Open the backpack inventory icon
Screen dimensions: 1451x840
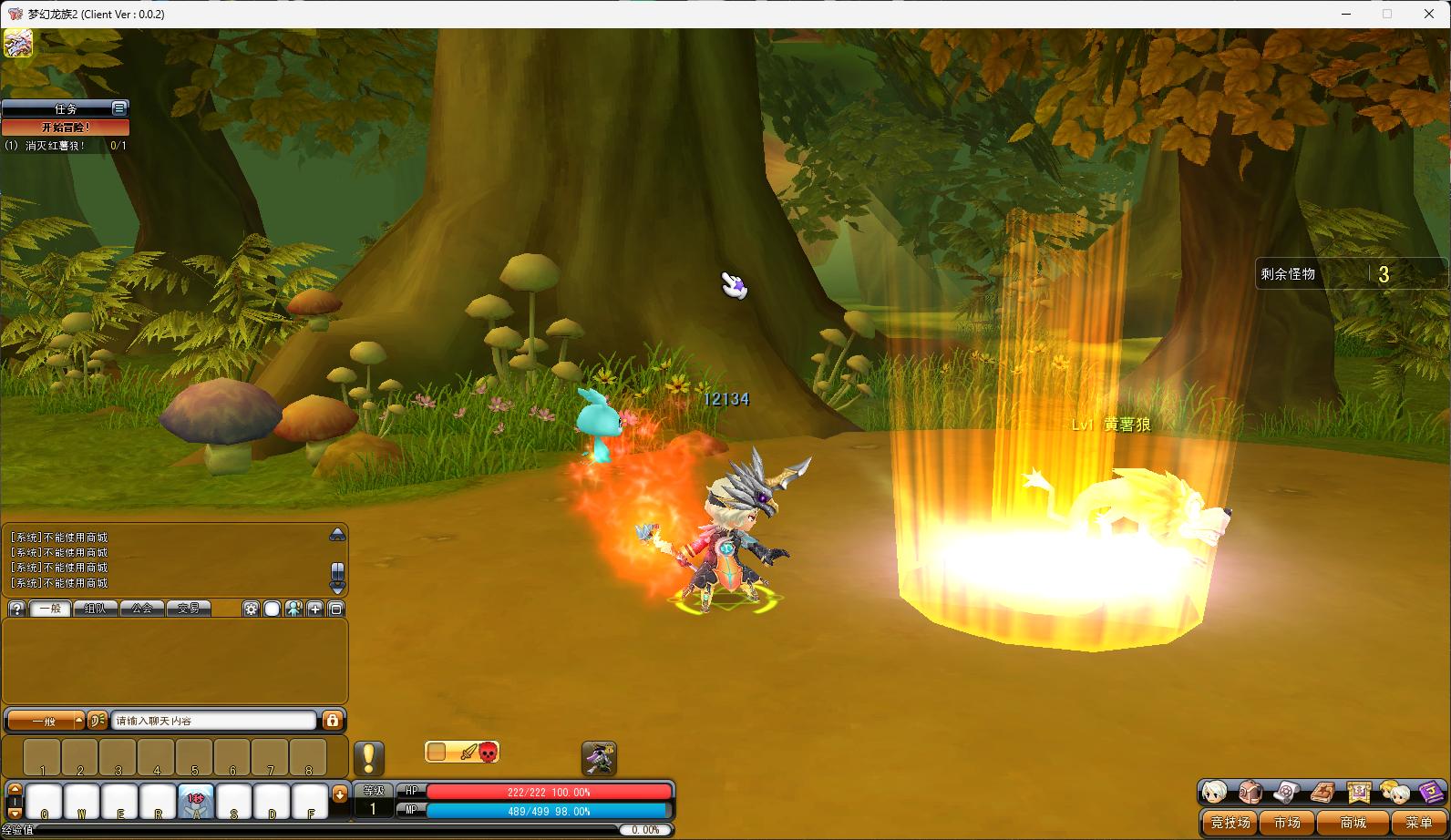pos(1250,792)
